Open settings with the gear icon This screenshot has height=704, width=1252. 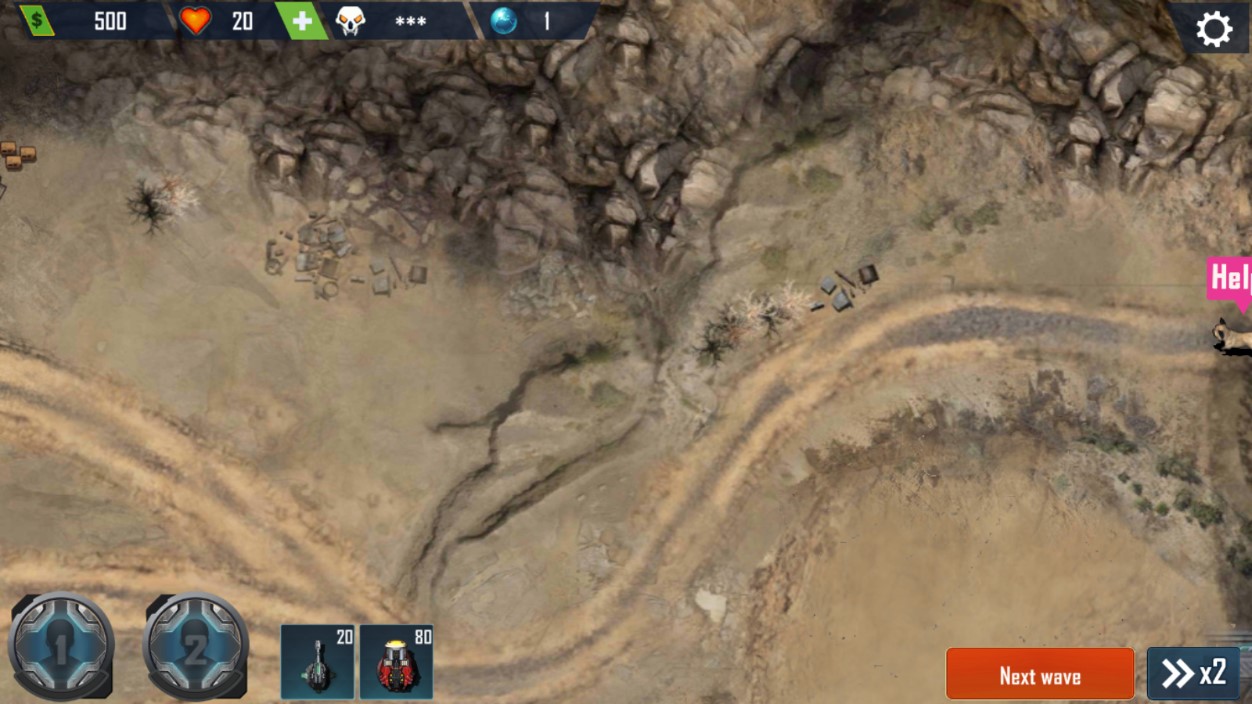point(1213,29)
